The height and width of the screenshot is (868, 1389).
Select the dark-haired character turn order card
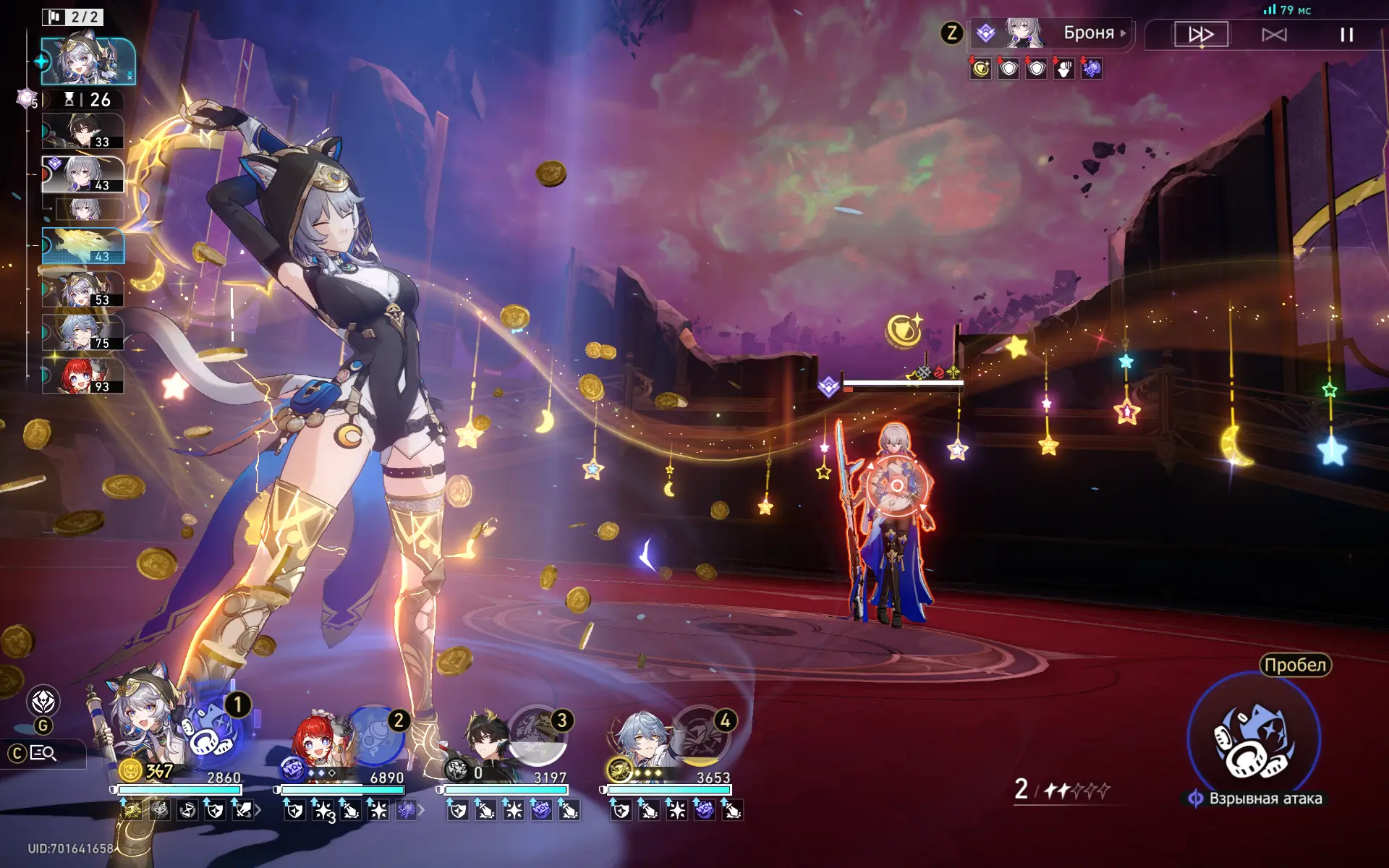(82, 132)
